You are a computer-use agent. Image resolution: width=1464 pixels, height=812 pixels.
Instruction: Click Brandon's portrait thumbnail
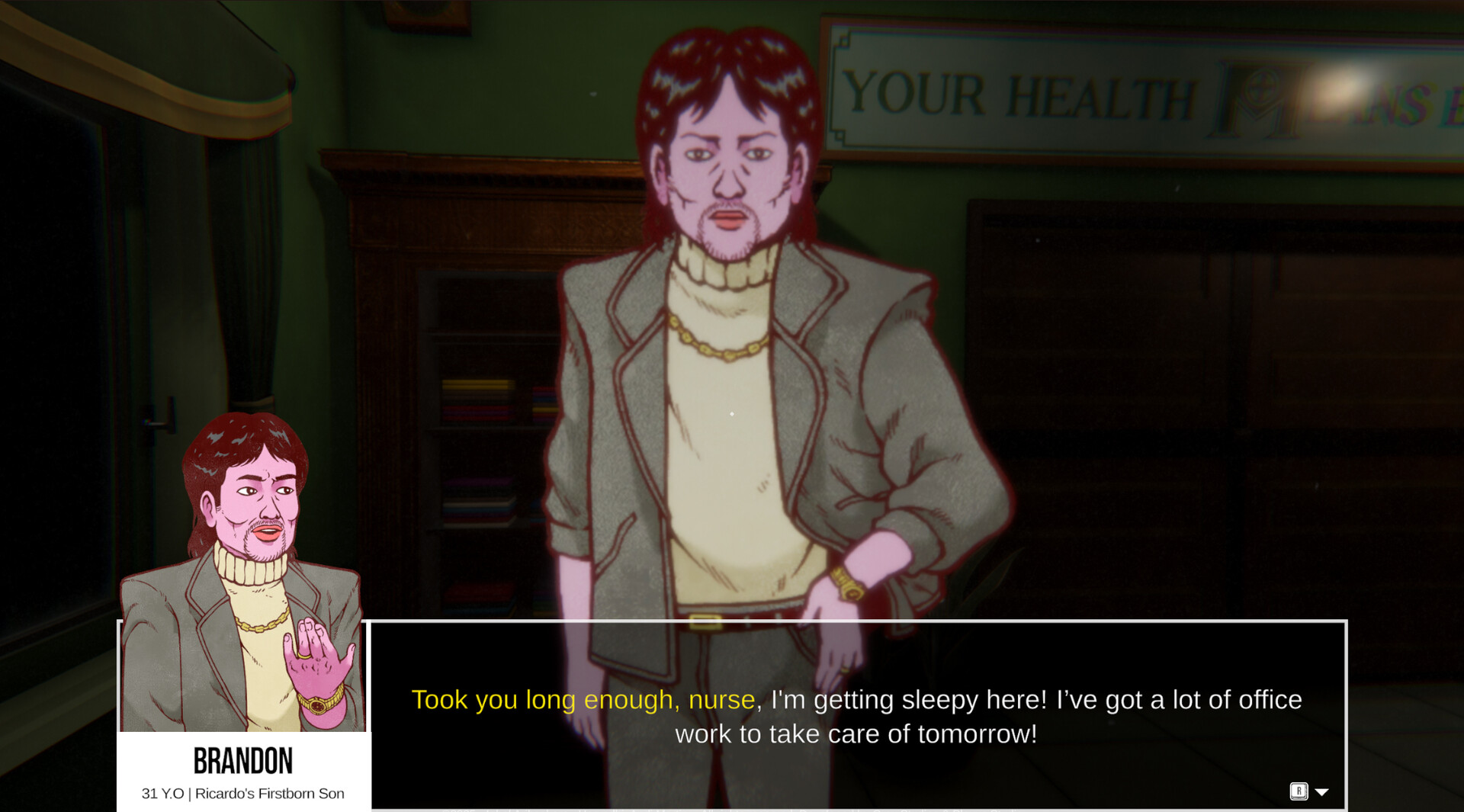(x=244, y=572)
